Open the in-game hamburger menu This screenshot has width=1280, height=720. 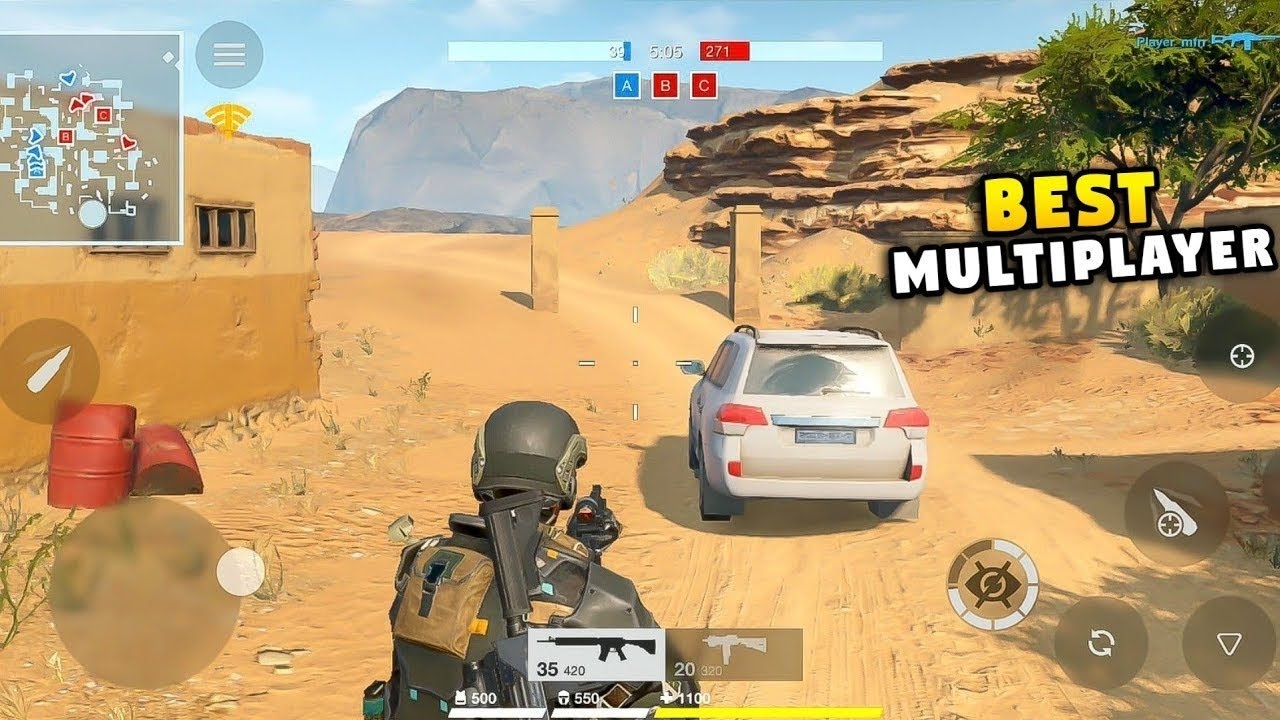(x=231, y=53)
